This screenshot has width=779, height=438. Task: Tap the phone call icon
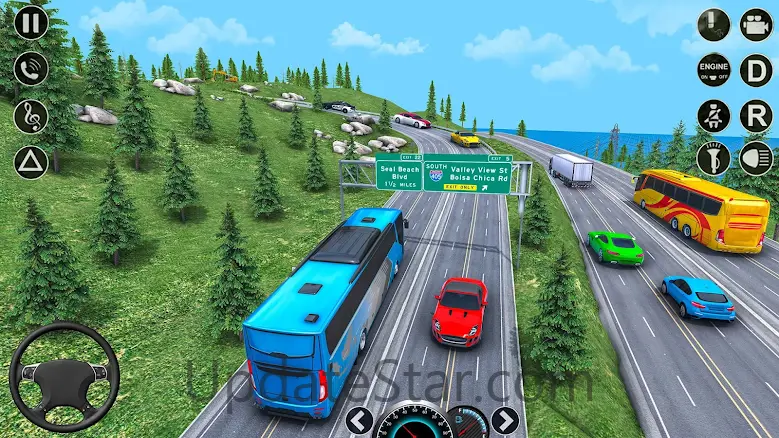pos(31,69)
